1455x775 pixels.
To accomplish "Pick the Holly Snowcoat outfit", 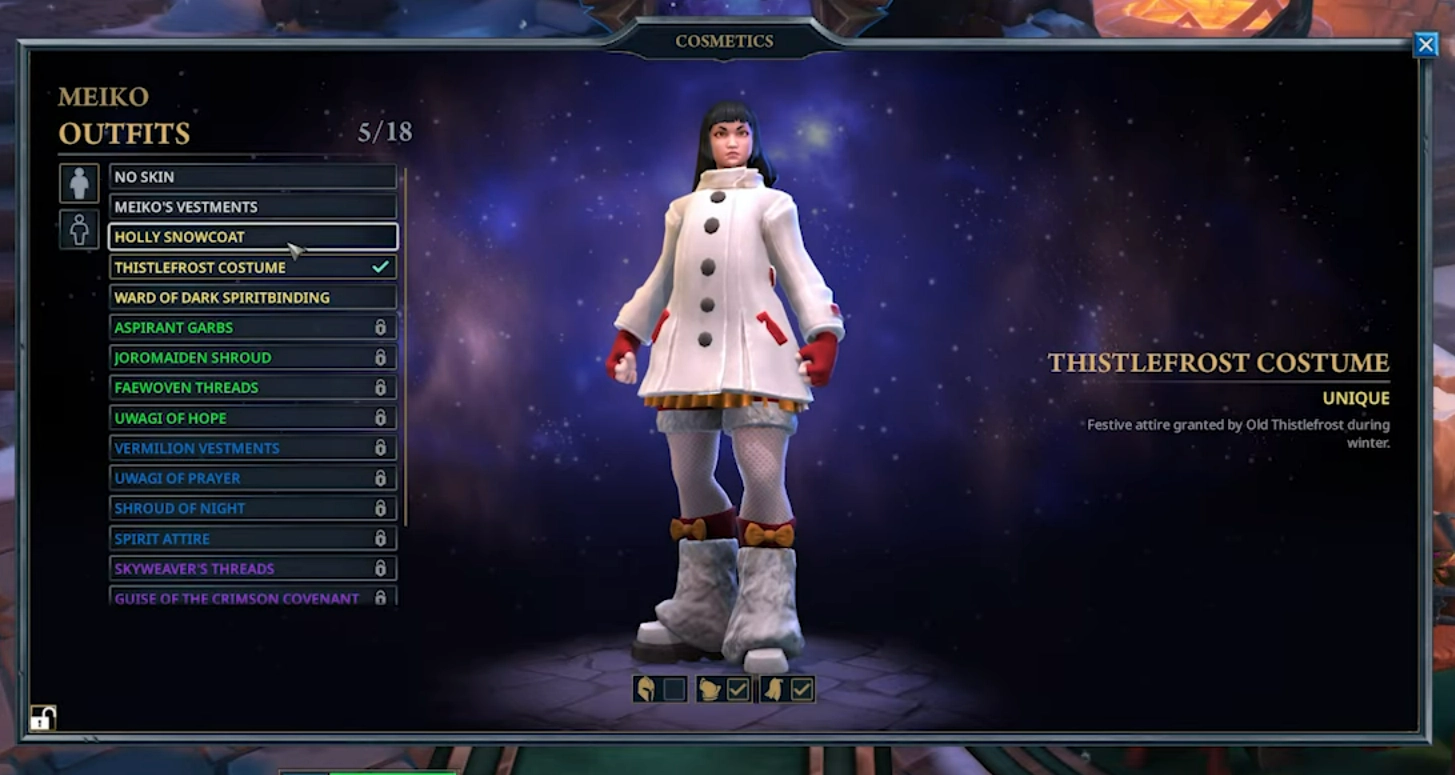I will pos(252,237).
